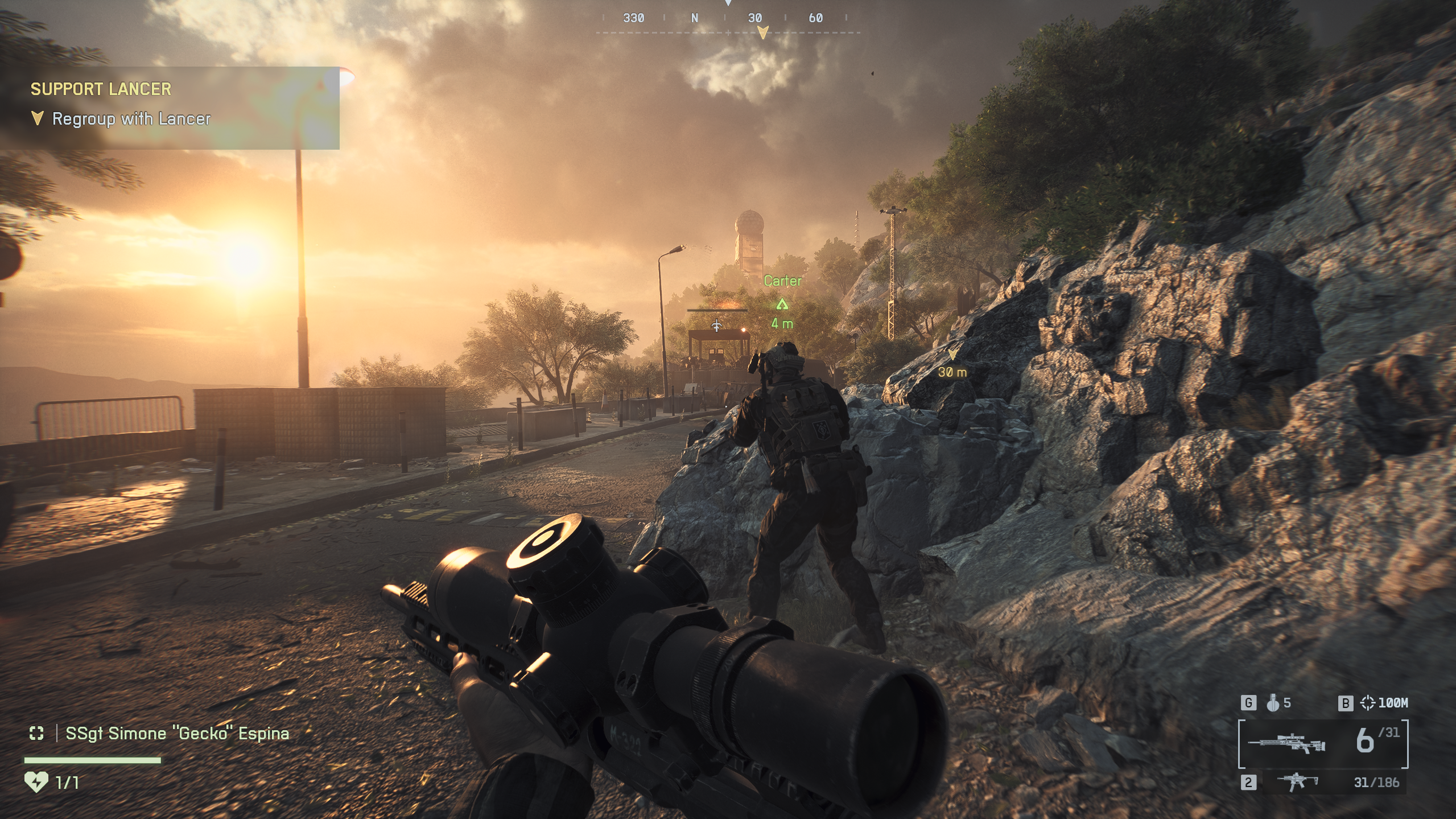
Task: Select the squad icon beside SSgt Espina
Action: tap(36, 734)
